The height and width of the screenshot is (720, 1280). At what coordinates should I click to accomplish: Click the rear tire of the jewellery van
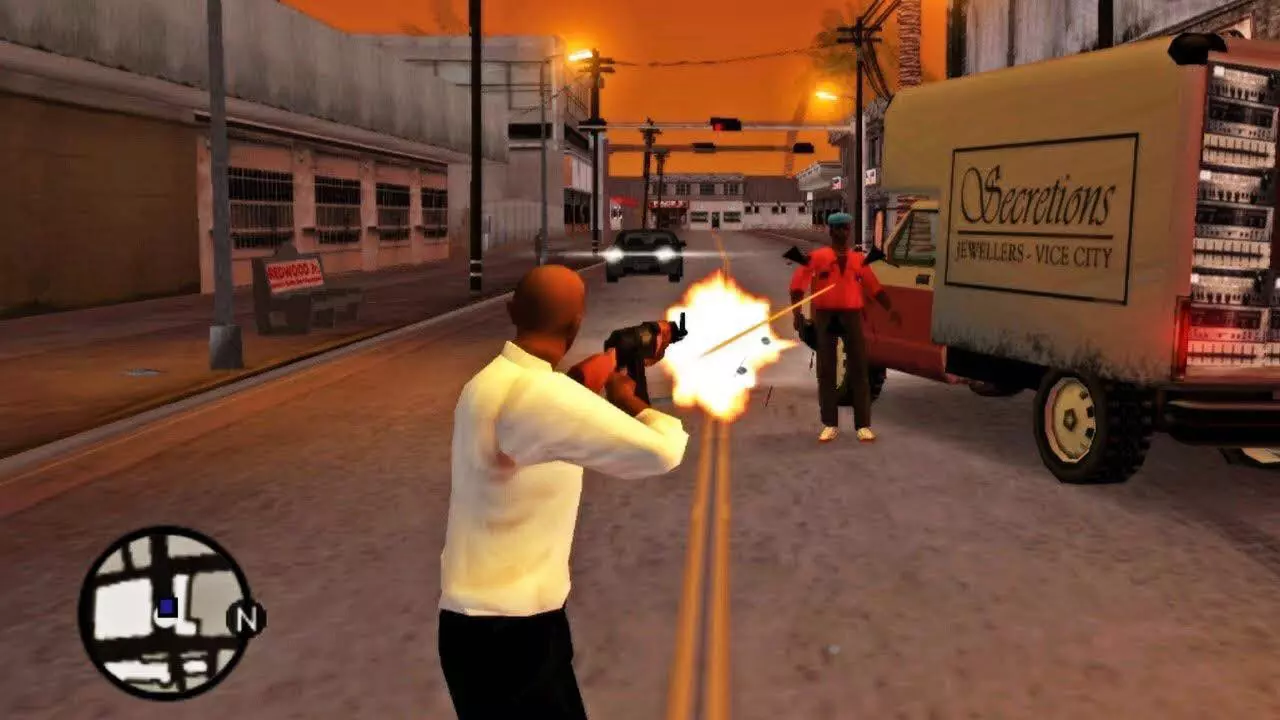(1075, 420)
